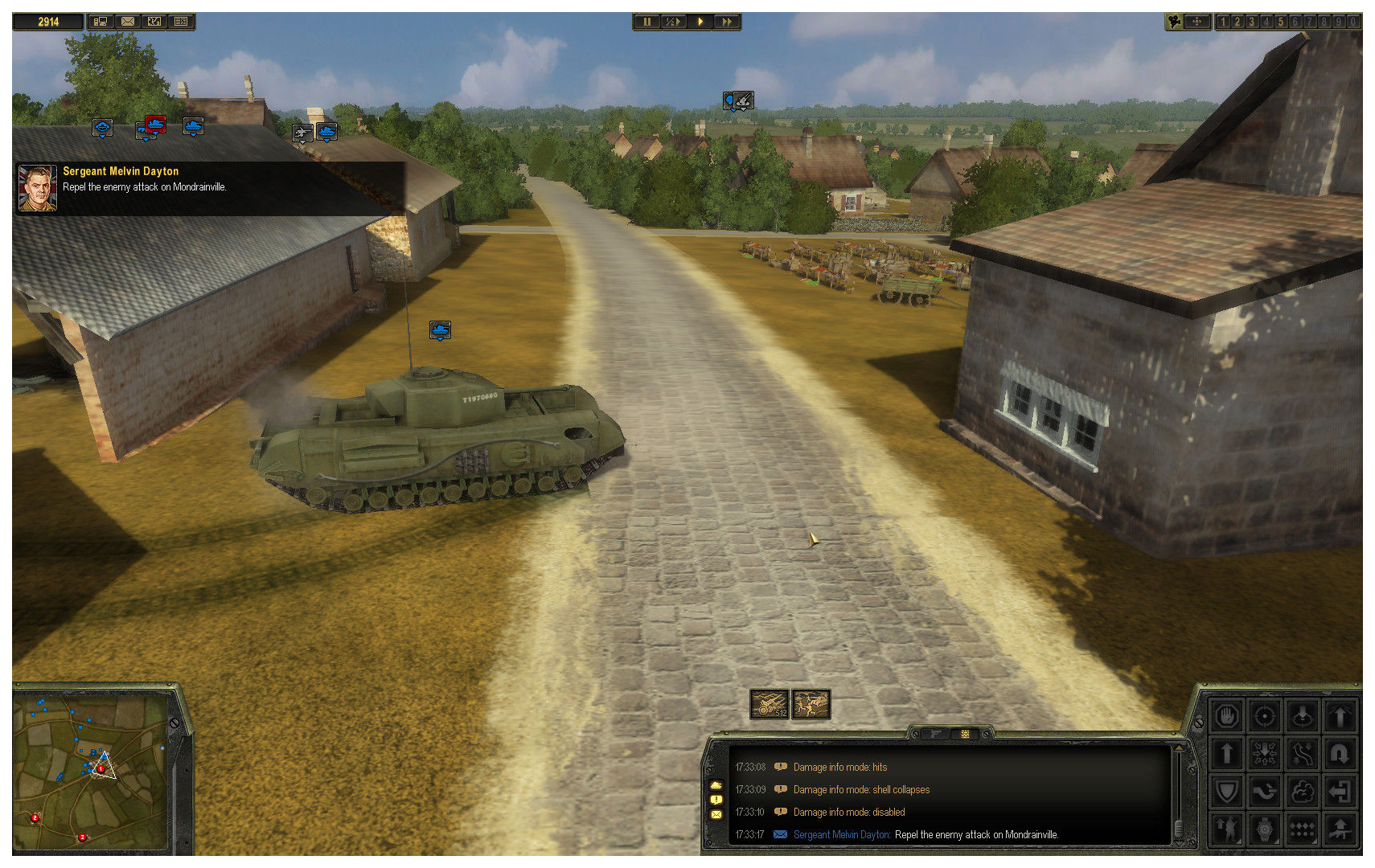
Task: Pause the game with the pause button
Action: (x=646, y=22)
